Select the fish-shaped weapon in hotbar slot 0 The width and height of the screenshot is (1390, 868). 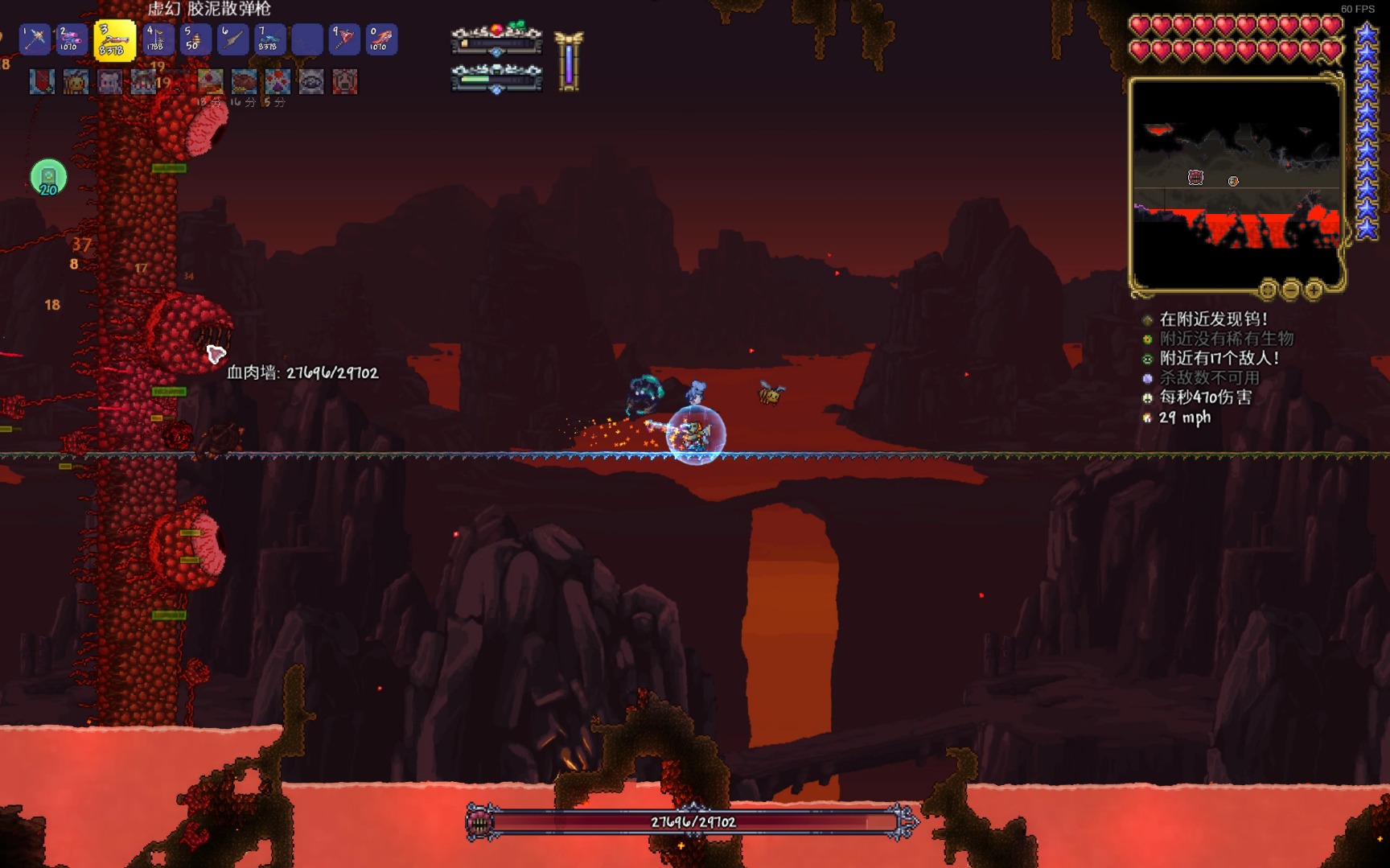[x=381, y=39]
